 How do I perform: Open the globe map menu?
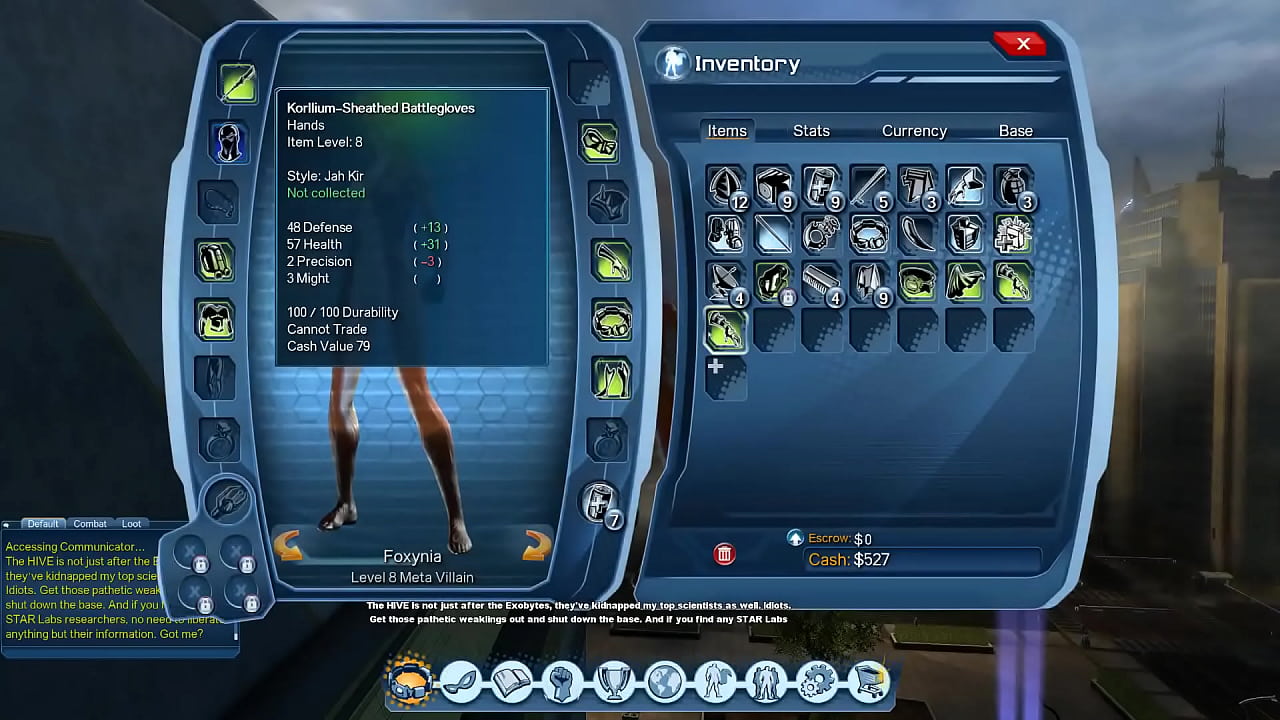[665, 682]
